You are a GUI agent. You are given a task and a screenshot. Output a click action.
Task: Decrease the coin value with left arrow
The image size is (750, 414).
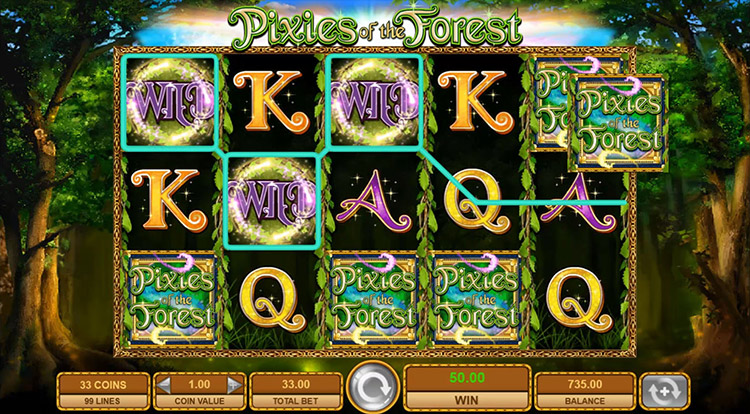(x=165, y=384)
